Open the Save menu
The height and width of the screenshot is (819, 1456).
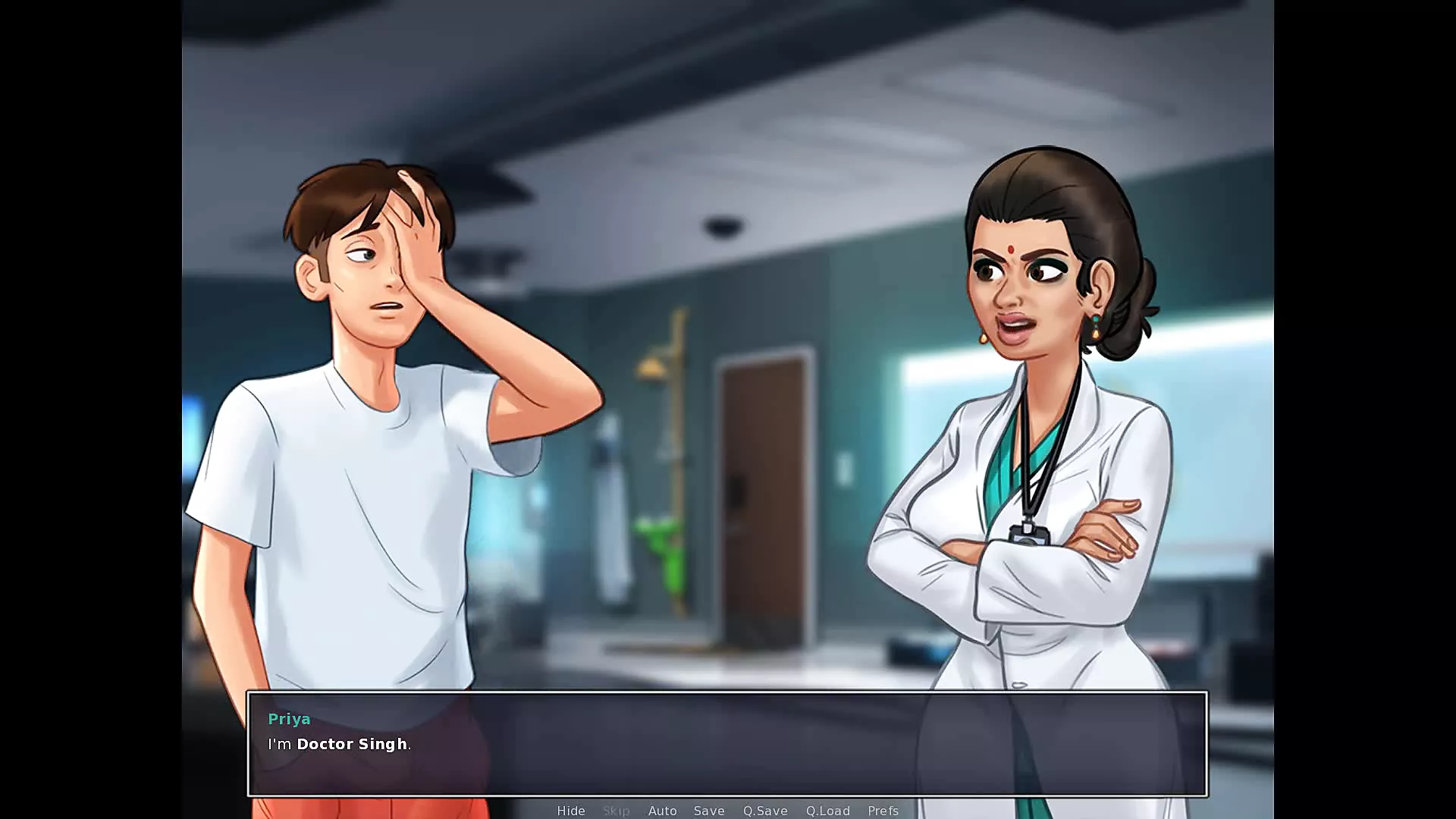click(709, 811)
